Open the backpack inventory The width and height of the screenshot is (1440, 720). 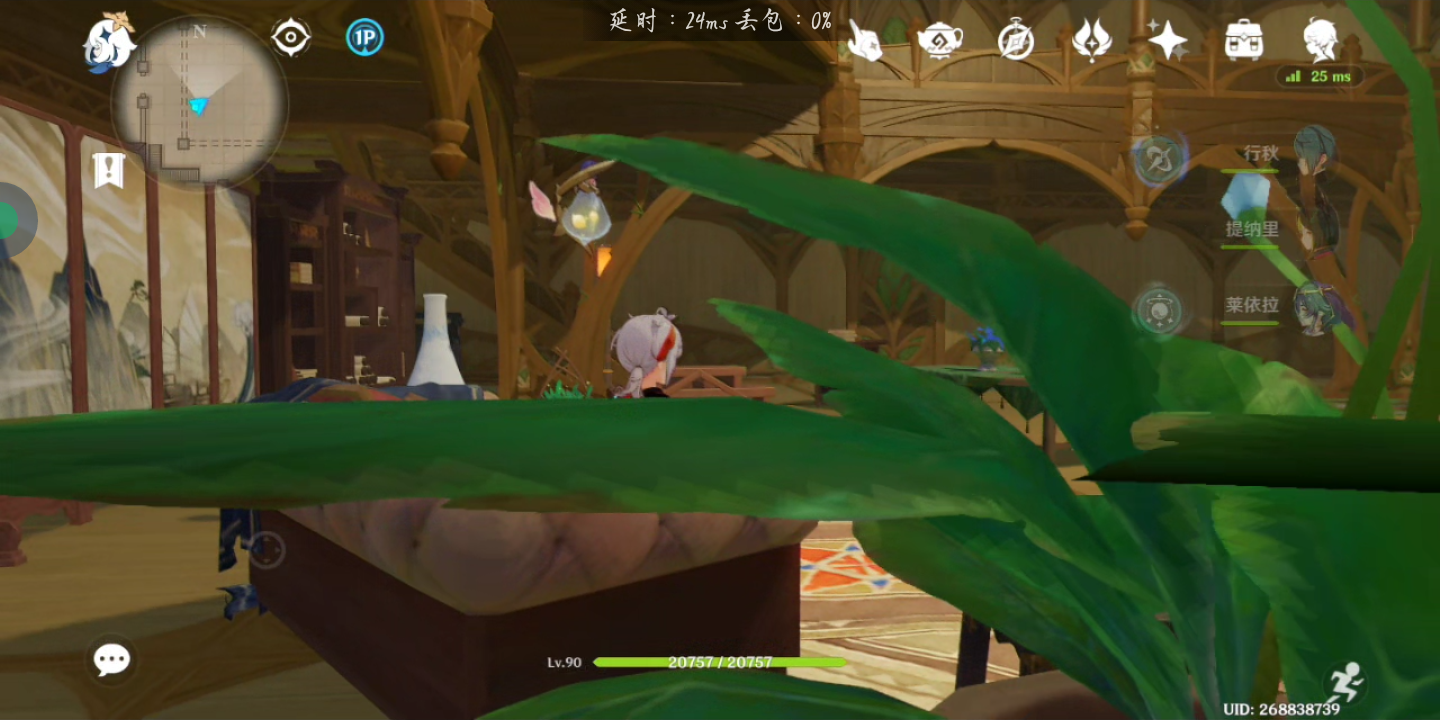pyautogui.click(x=1243, y=41)
